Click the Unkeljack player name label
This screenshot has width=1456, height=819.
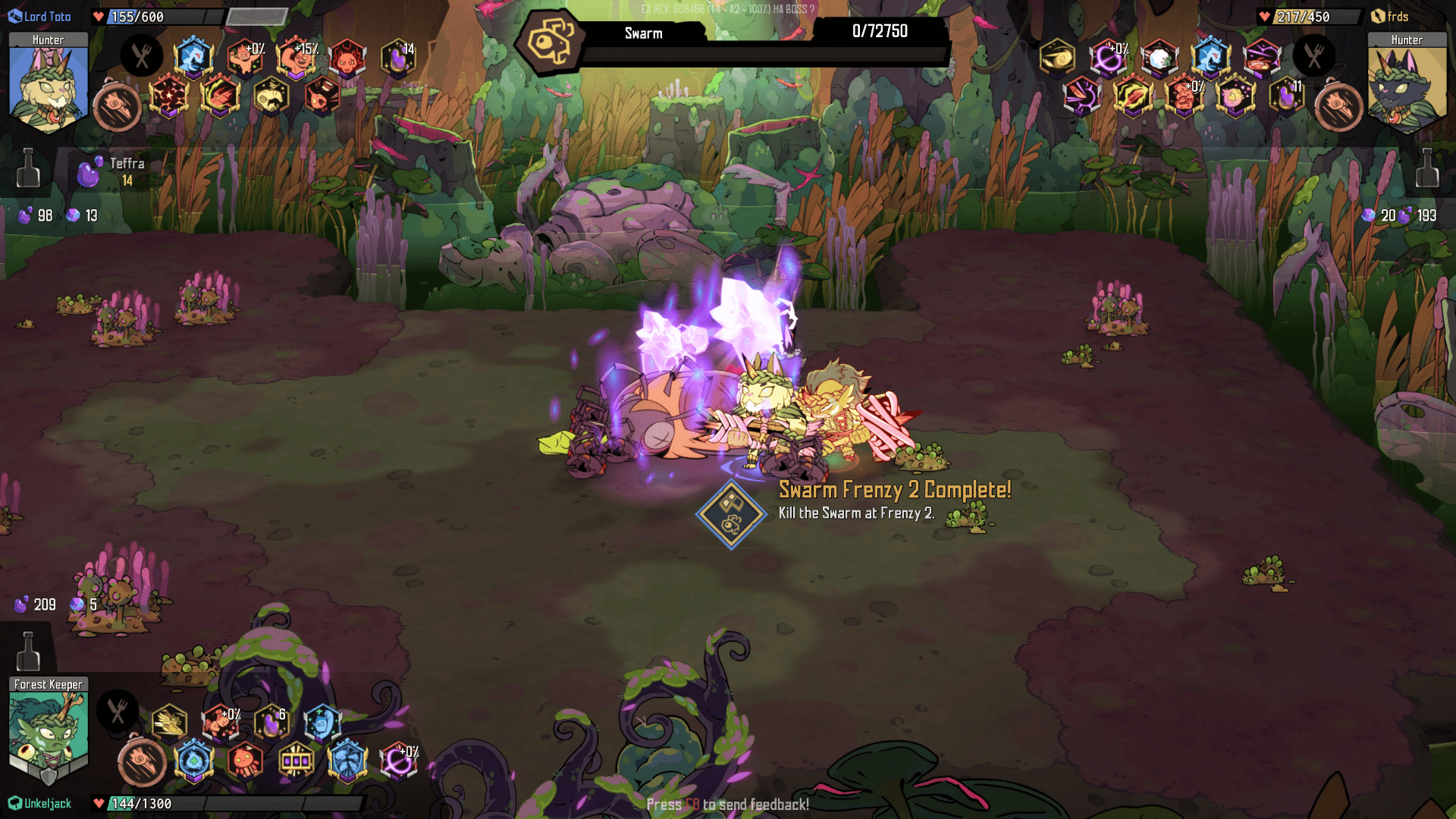[45, 803]
